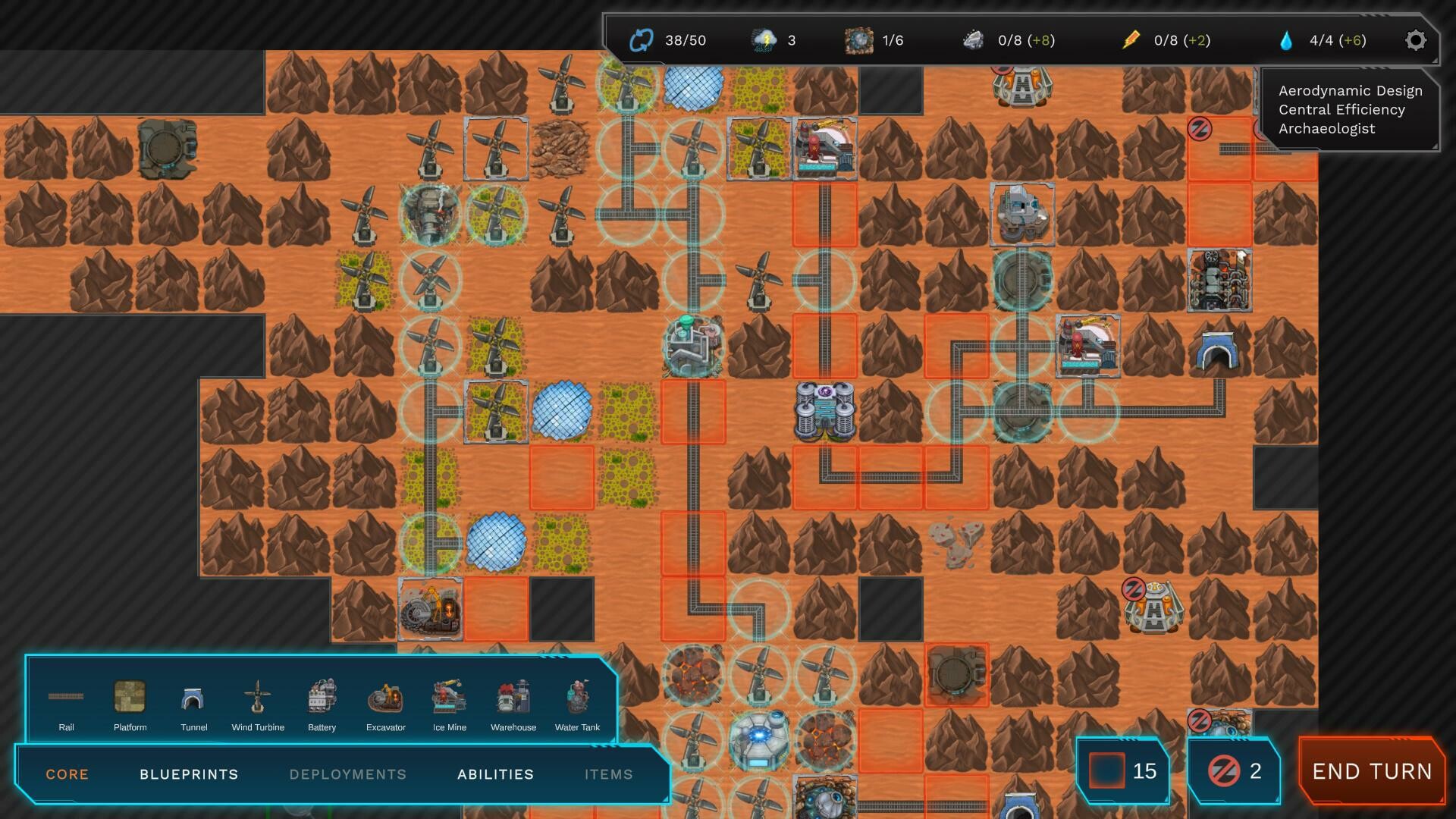Click the energy resource icon
This screenshot has height=819, width=1456.
click(x=1131, y=39)
